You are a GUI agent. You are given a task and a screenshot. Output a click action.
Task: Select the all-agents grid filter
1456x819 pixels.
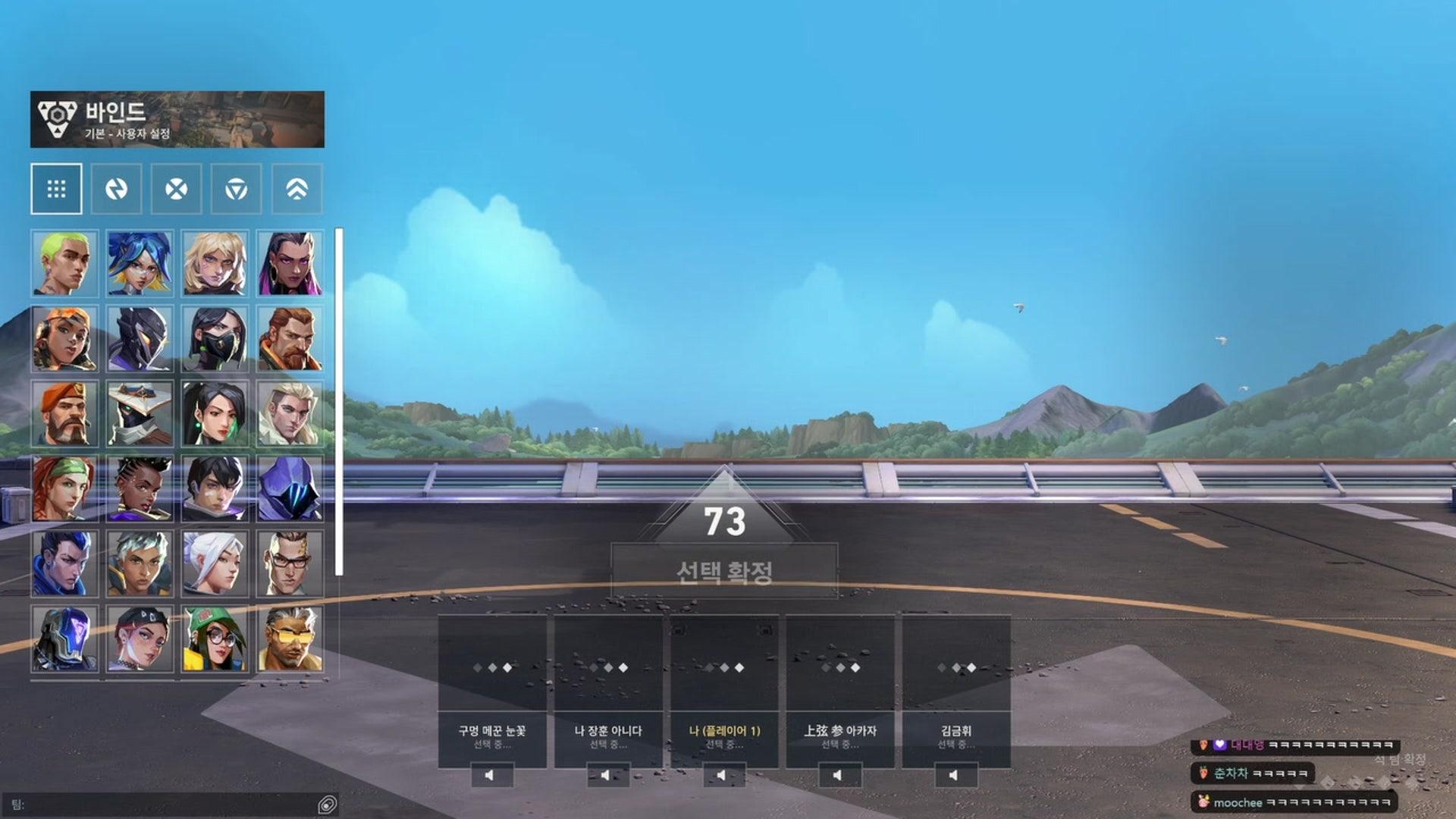click(57, 189)
